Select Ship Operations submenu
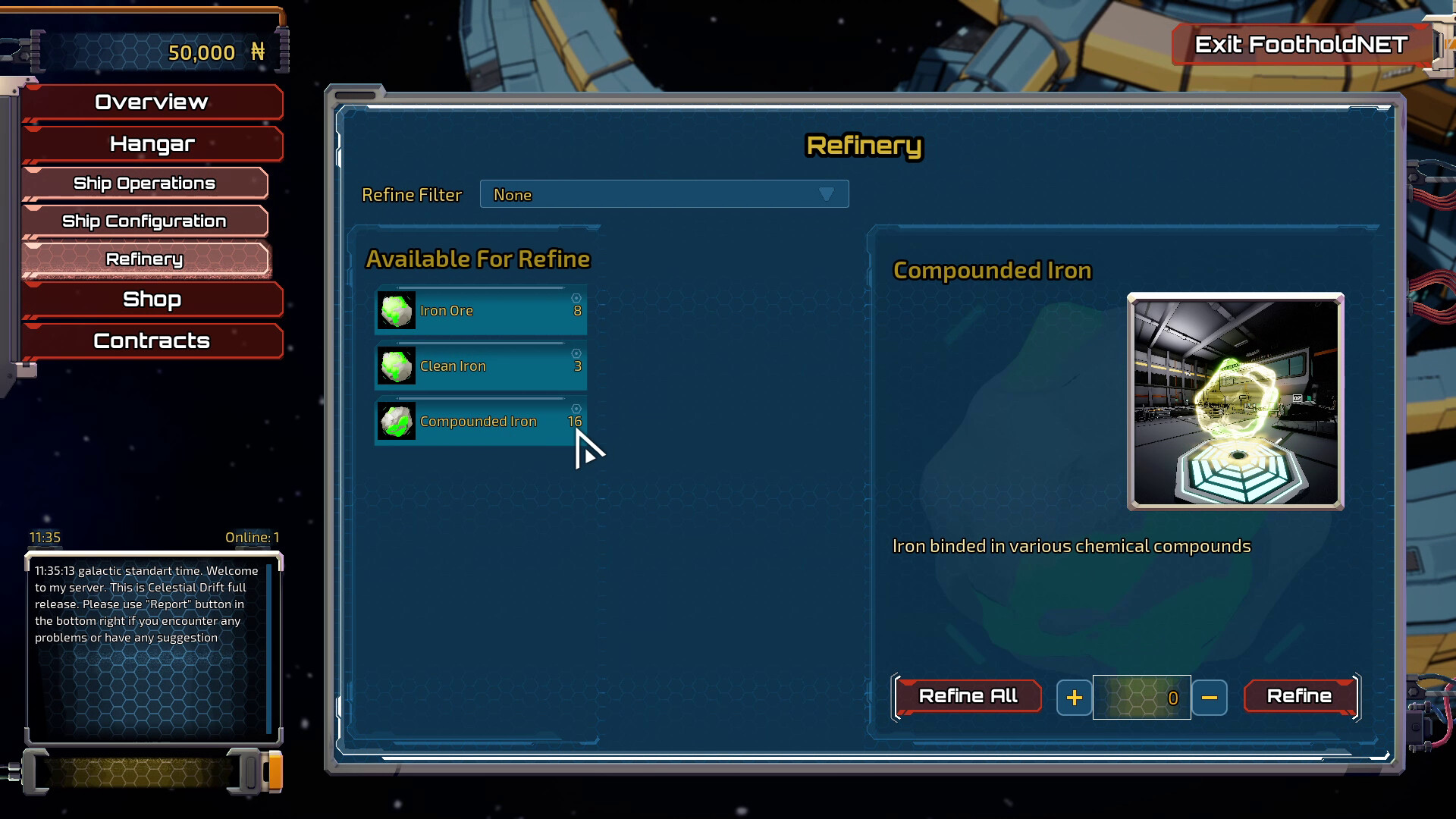The height and width of the screenshot is (819, 1456). (x=144, y=184)
